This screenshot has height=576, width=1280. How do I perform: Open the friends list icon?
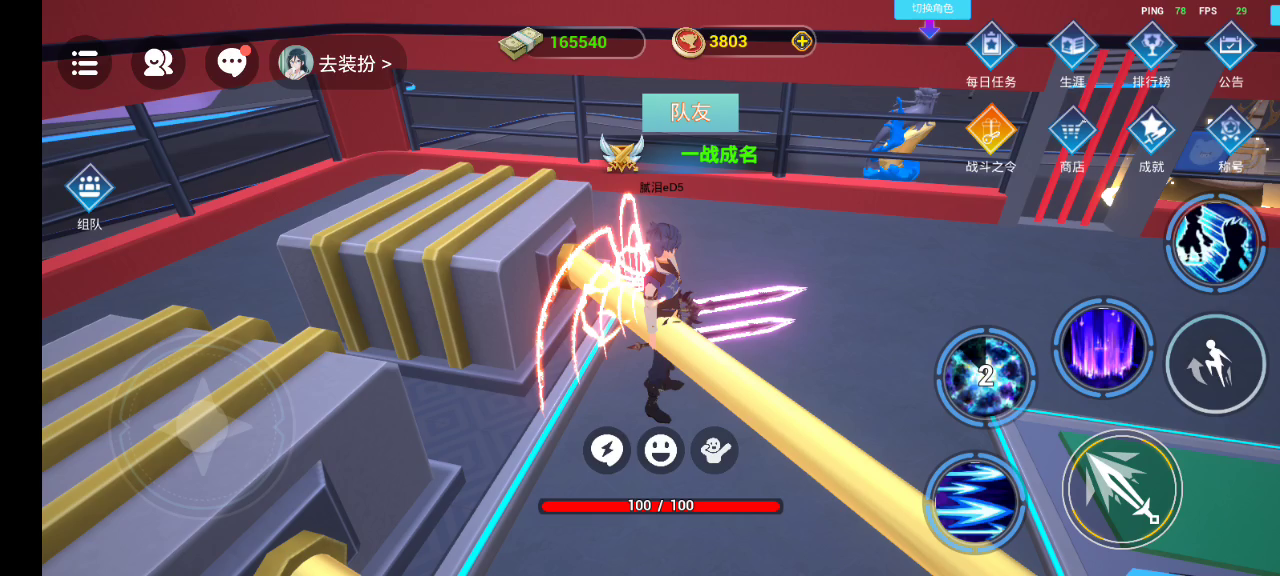click(158, 63)
